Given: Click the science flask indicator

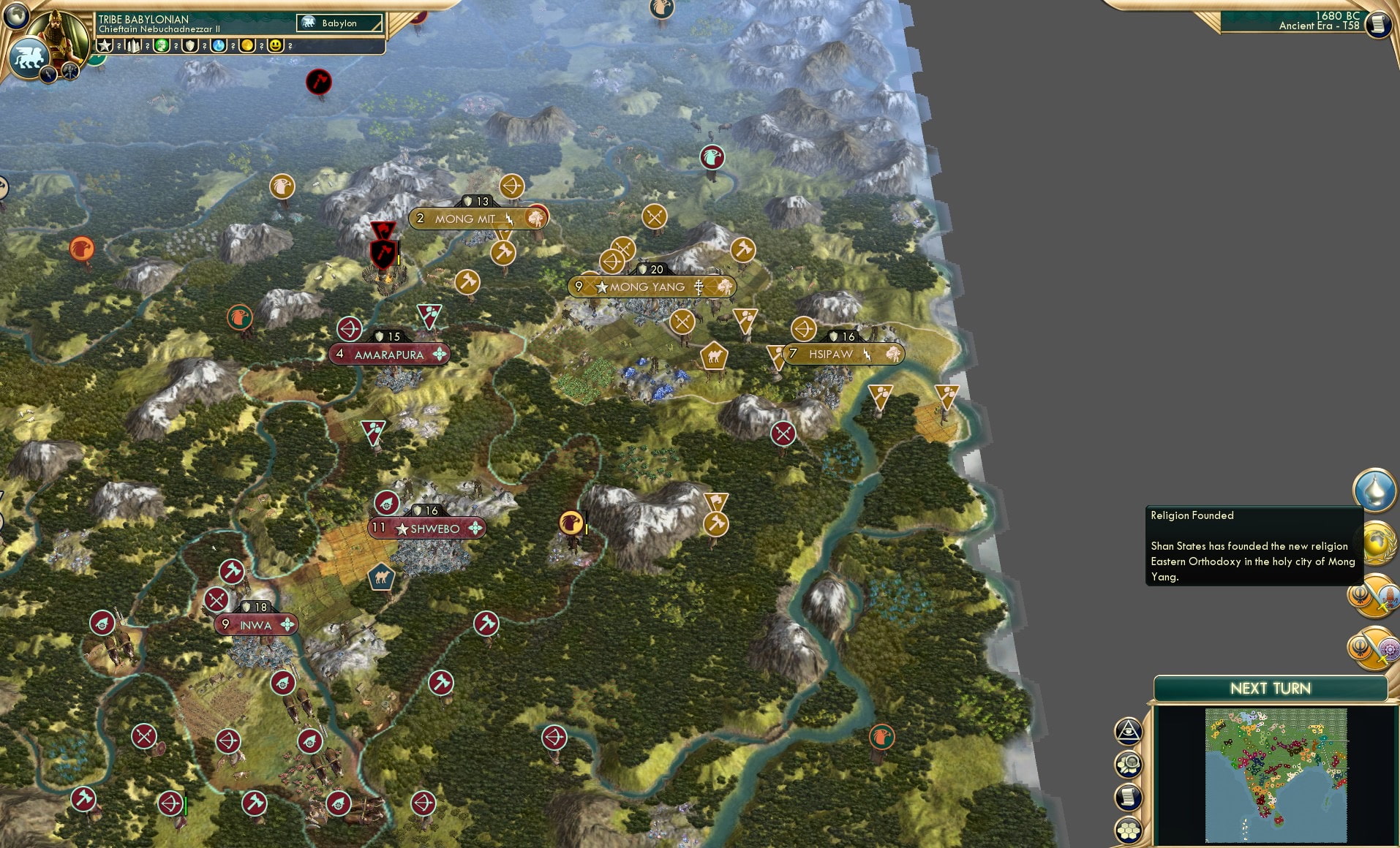Looking at the screenshot, I should (218, 45).
